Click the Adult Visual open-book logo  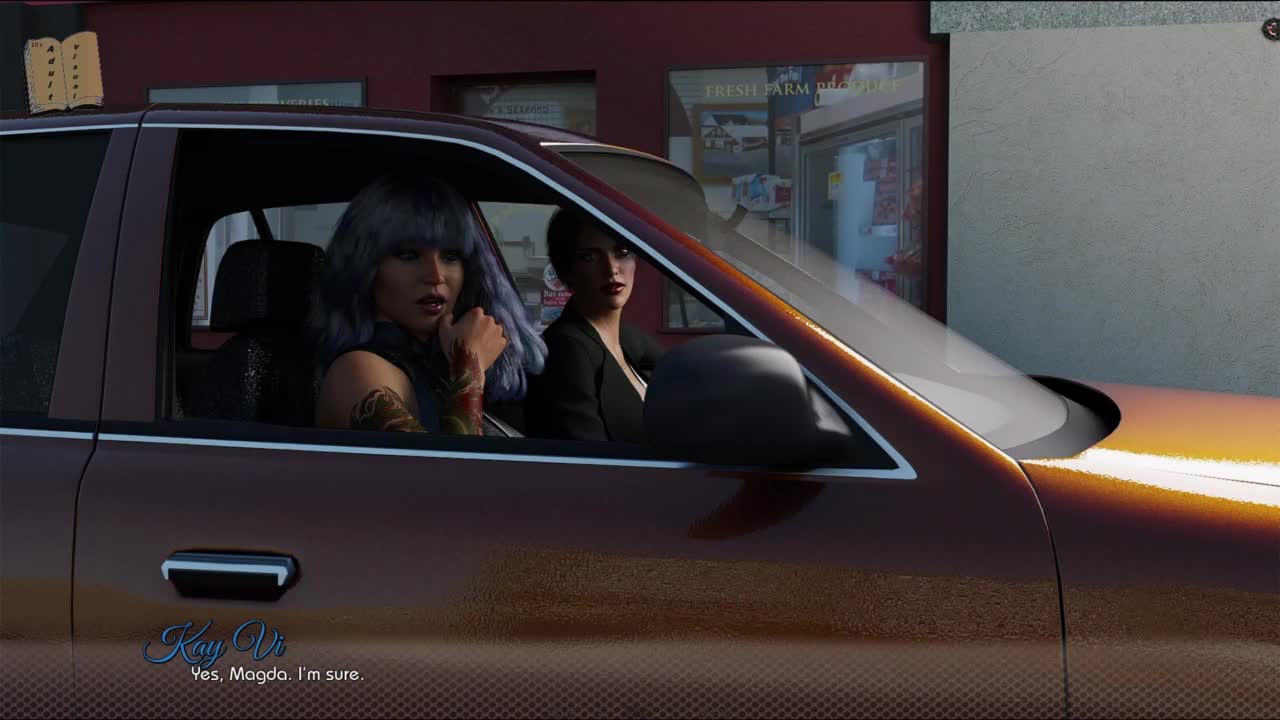(63, 72)
